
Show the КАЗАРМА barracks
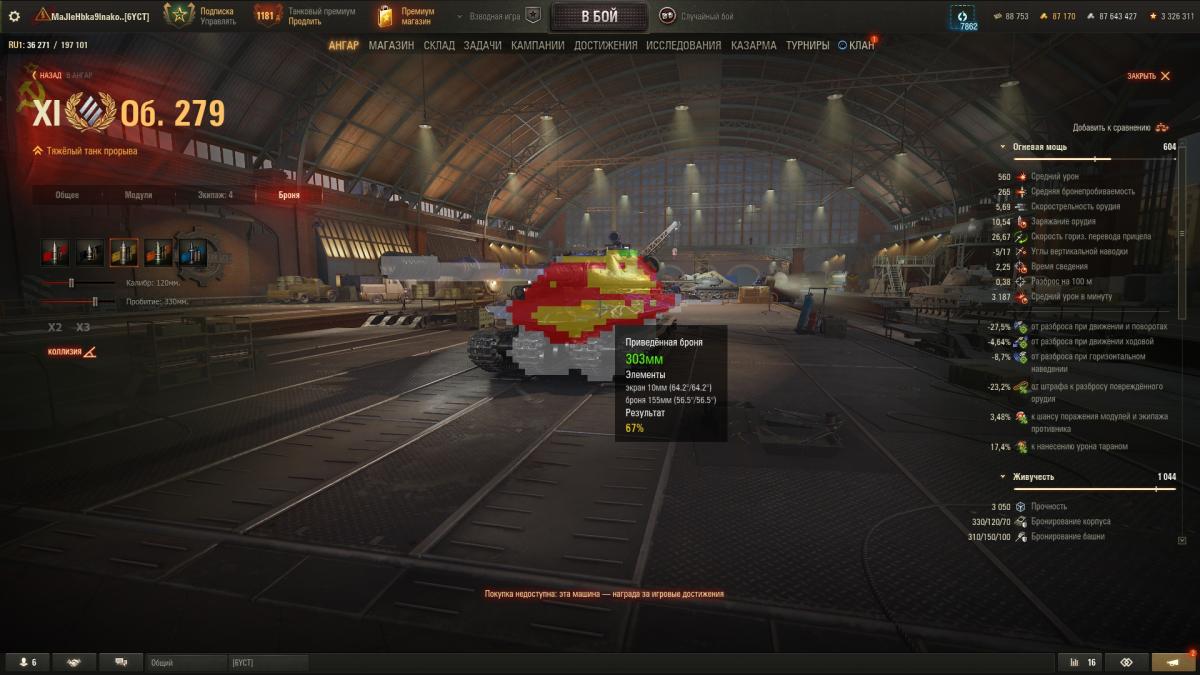point(753,45)
